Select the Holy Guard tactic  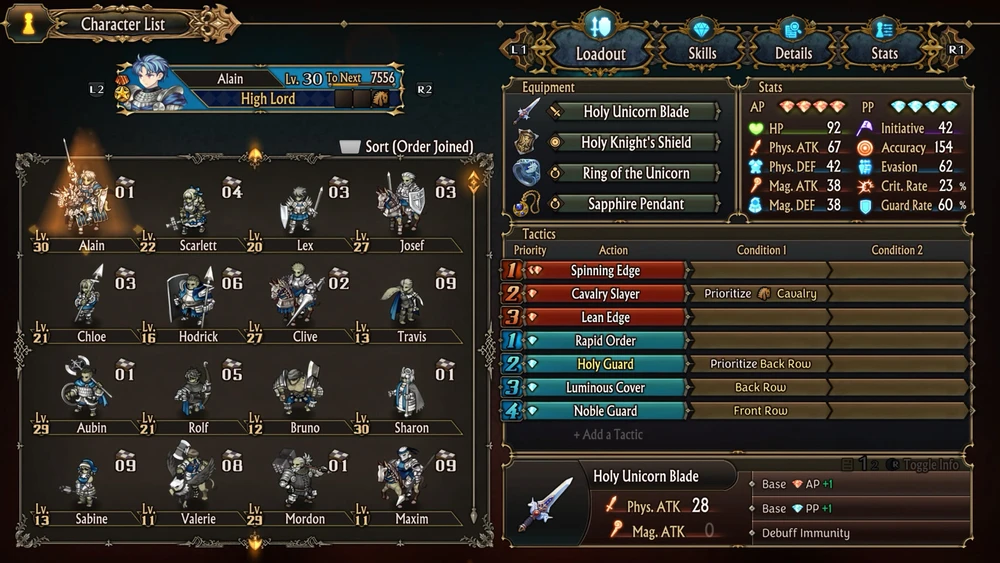click(x=605, y=364)
